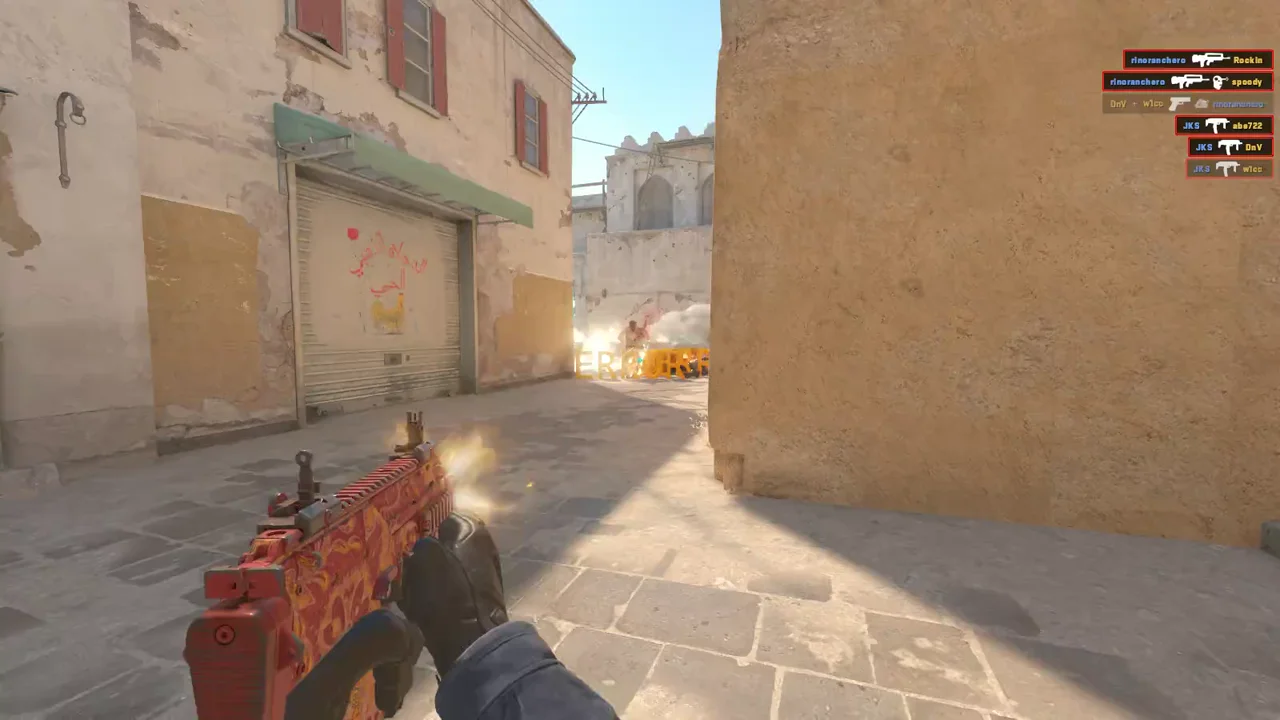Click the FAMAS icon in the spoody kill row
This screenshot has height=720, width=1280.
[1189, 81]
